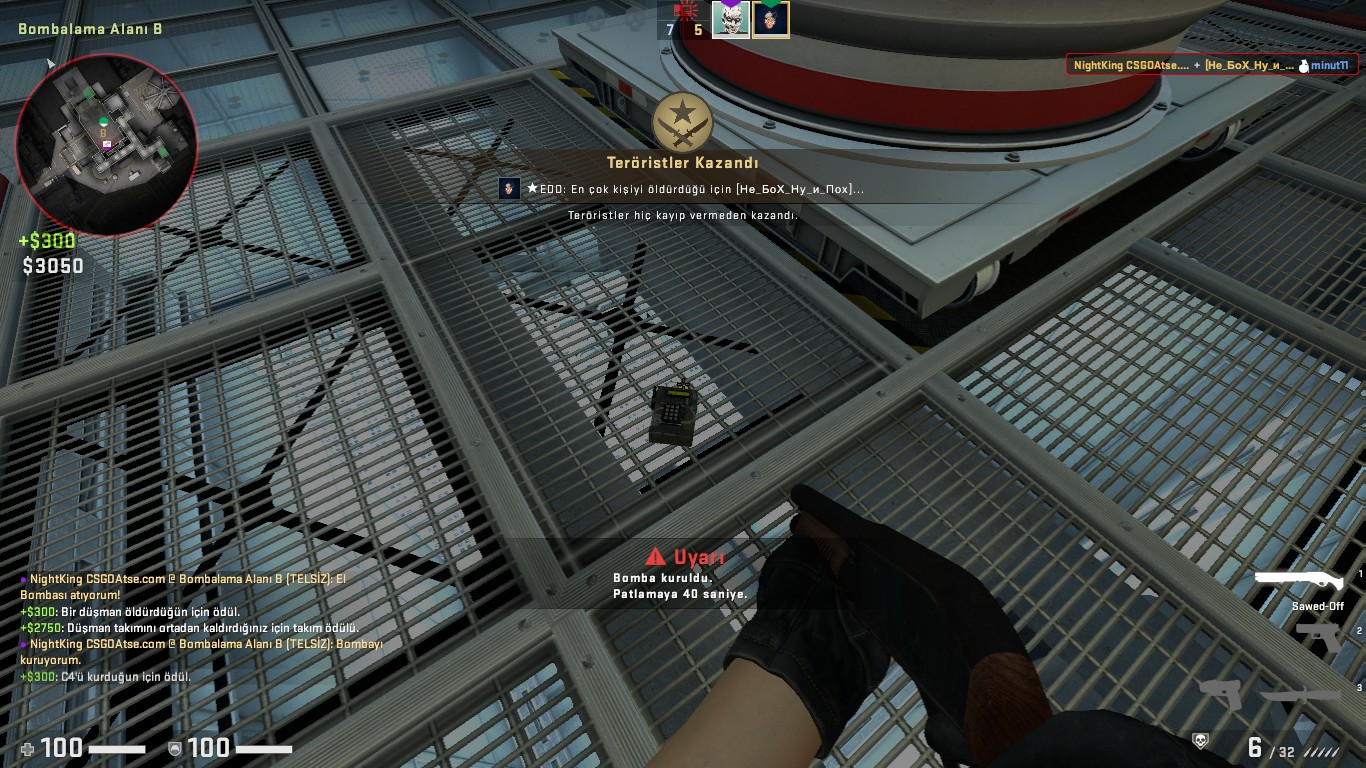Select the knife icon in slot 3
Image resolution: width=1366 pixels, height=768 pixels.
(1302, 694)
